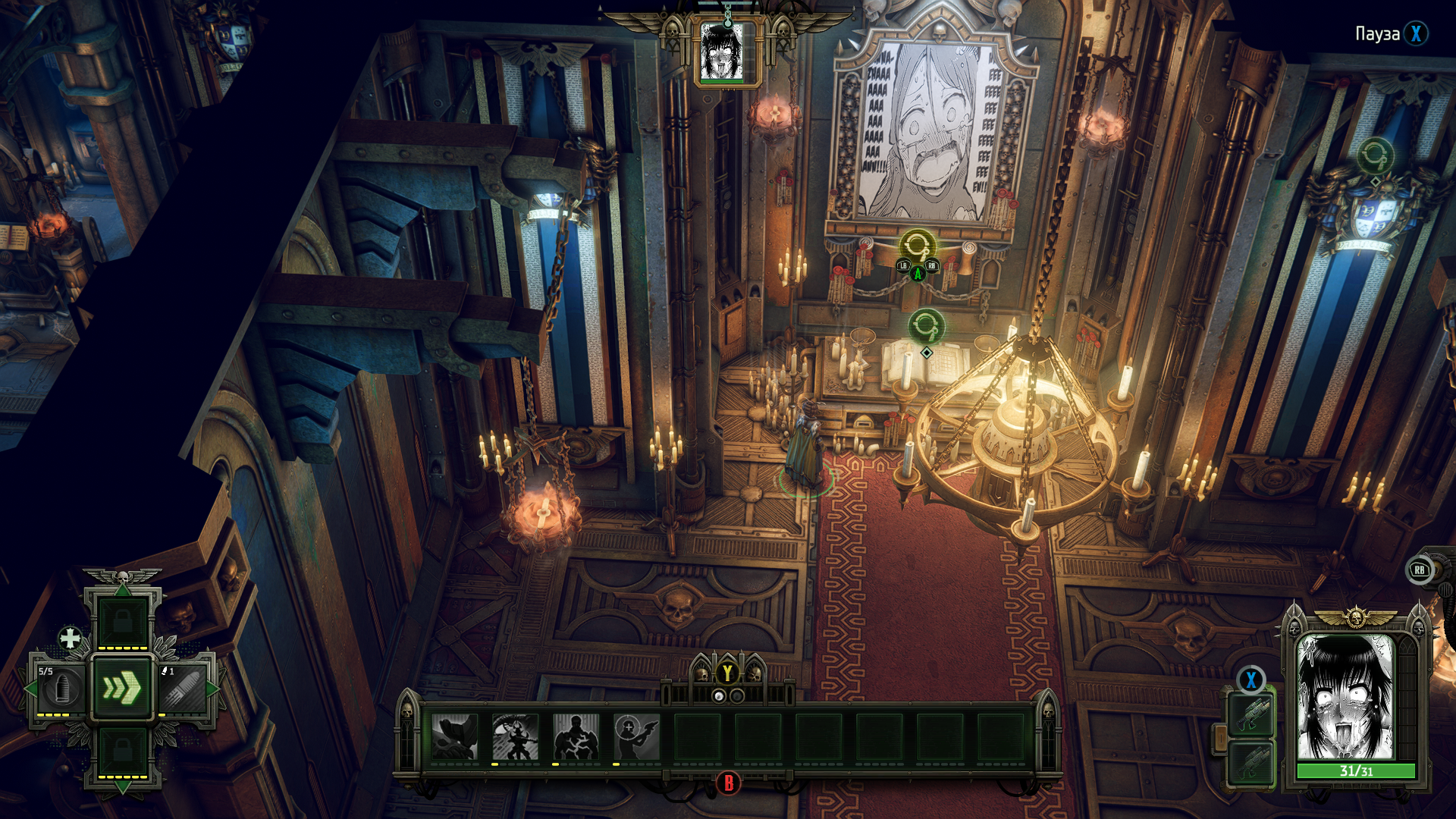The height and width of the screenshot is (819, 1456).
Task: Select the horned gunman under eye ability
Action: point(515,736)
